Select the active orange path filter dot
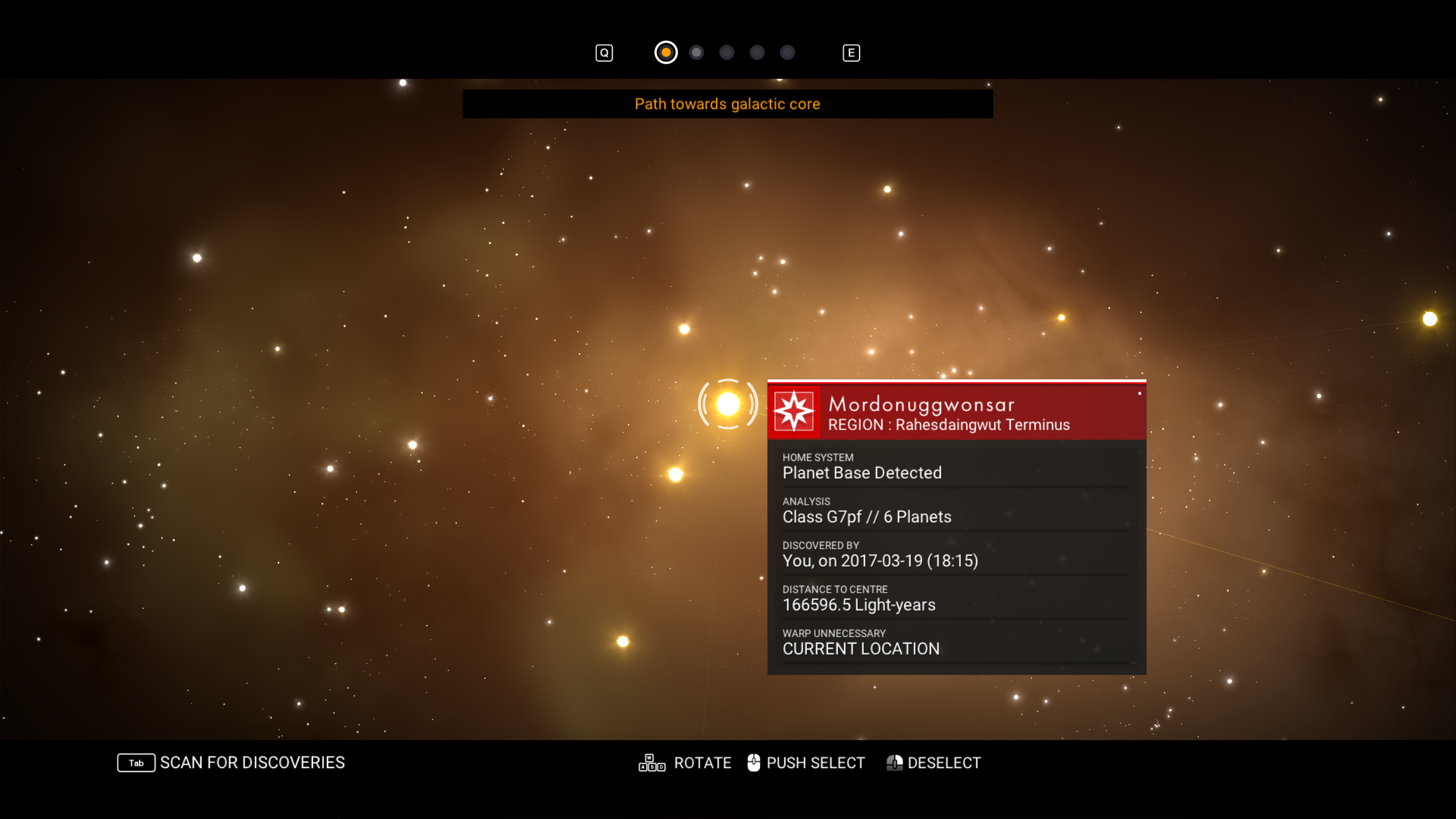Image resolution: width=1456 pixels, height=819 pixels. point(666,53)
